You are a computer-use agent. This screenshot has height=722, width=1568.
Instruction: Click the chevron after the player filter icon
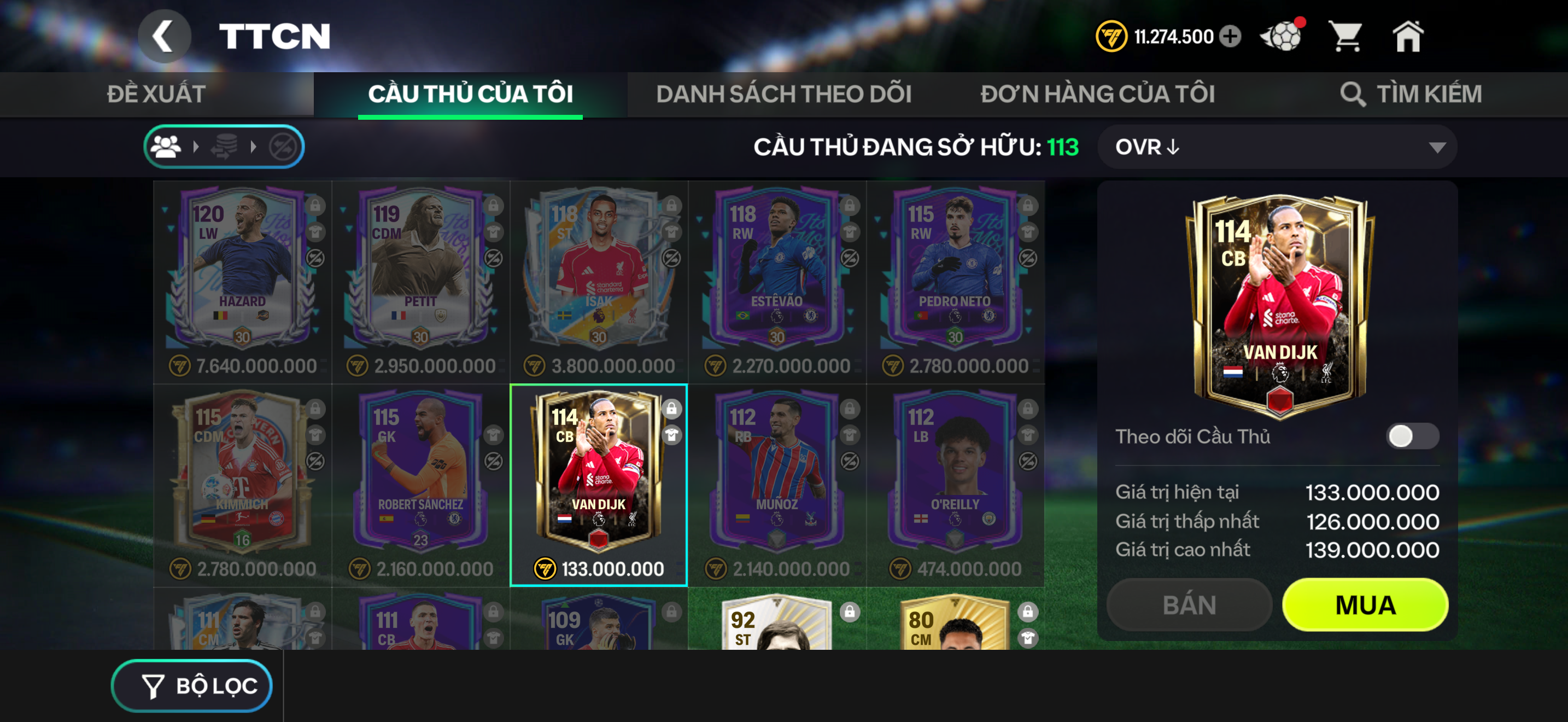(196, 146)
